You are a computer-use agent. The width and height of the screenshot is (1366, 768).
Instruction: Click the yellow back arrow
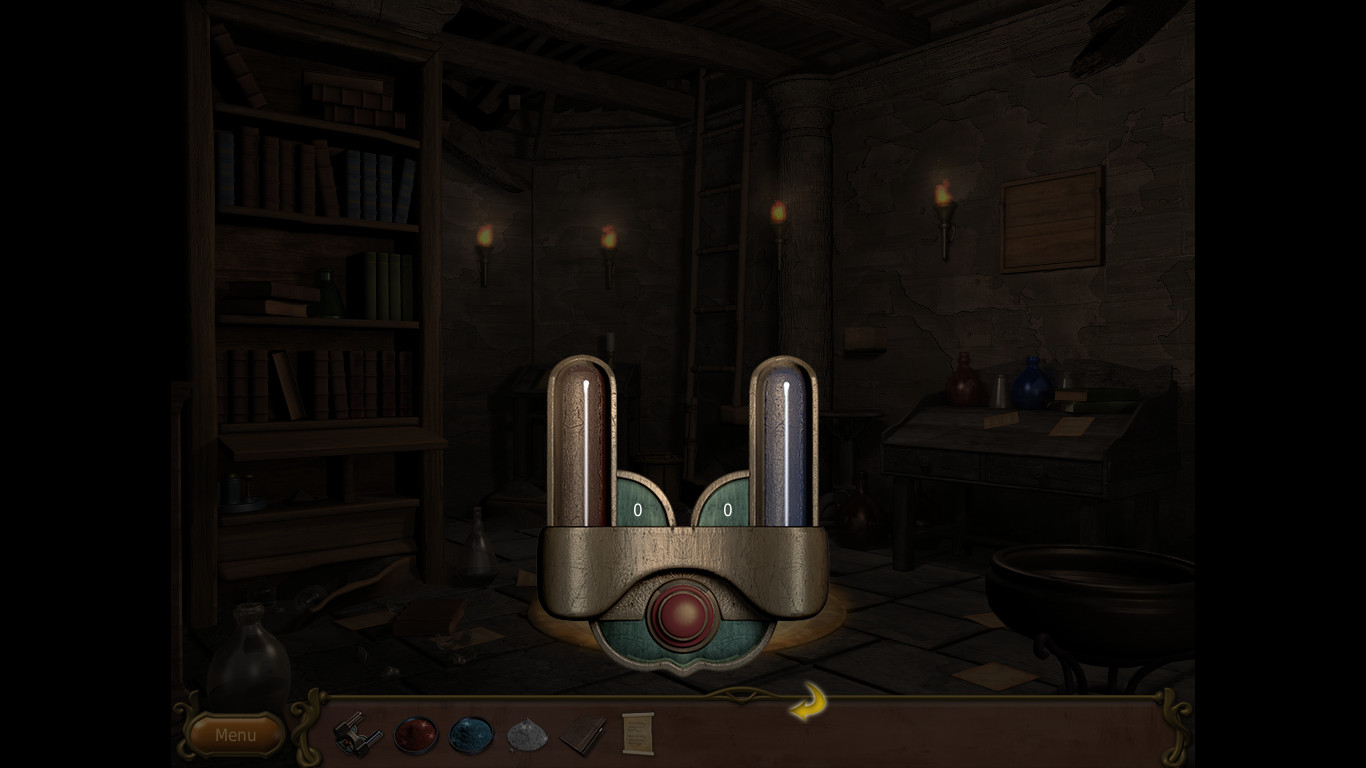click(808, 702)
